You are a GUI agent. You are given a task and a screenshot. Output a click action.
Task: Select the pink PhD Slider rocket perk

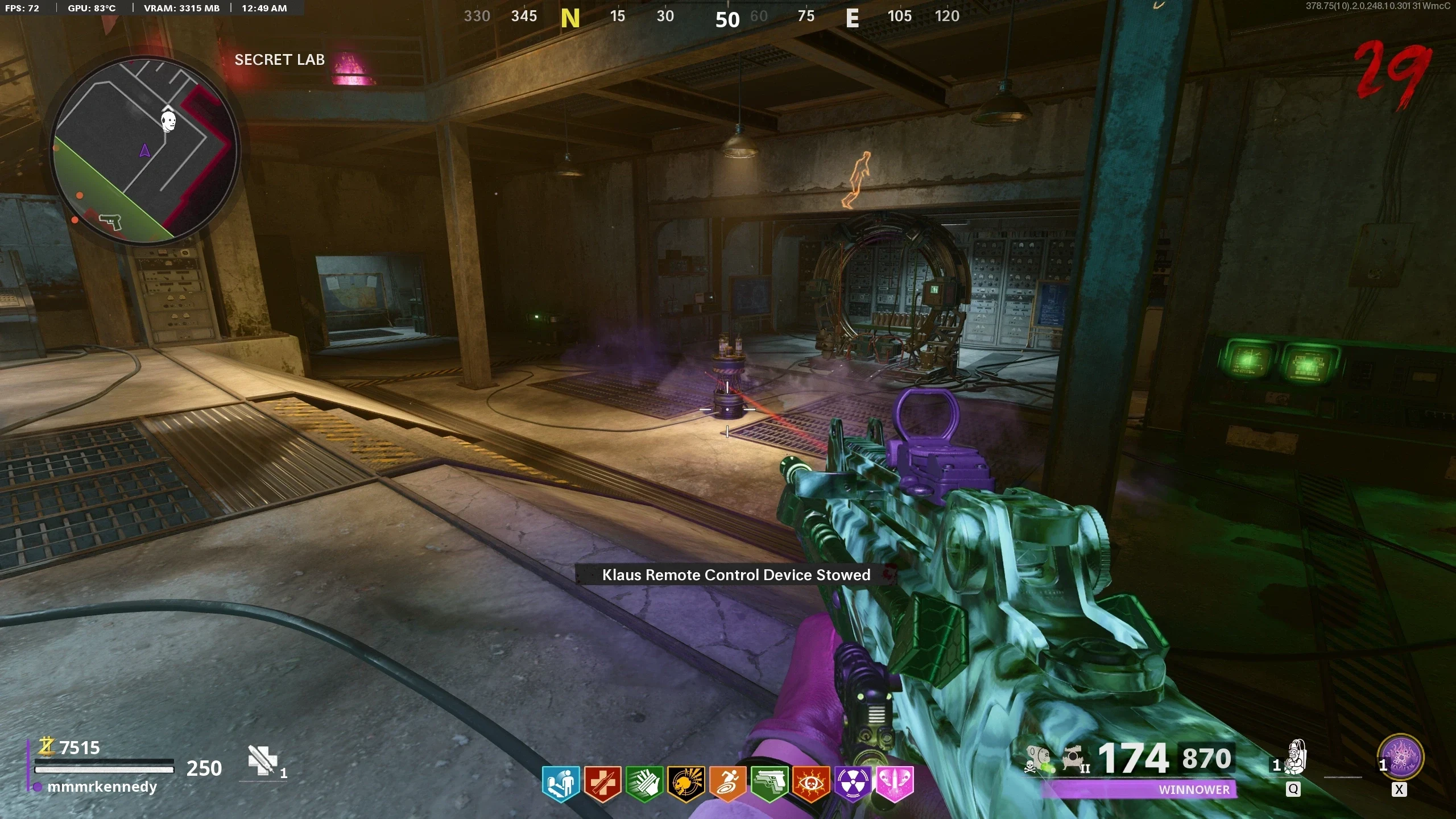[x=895, y=783]
